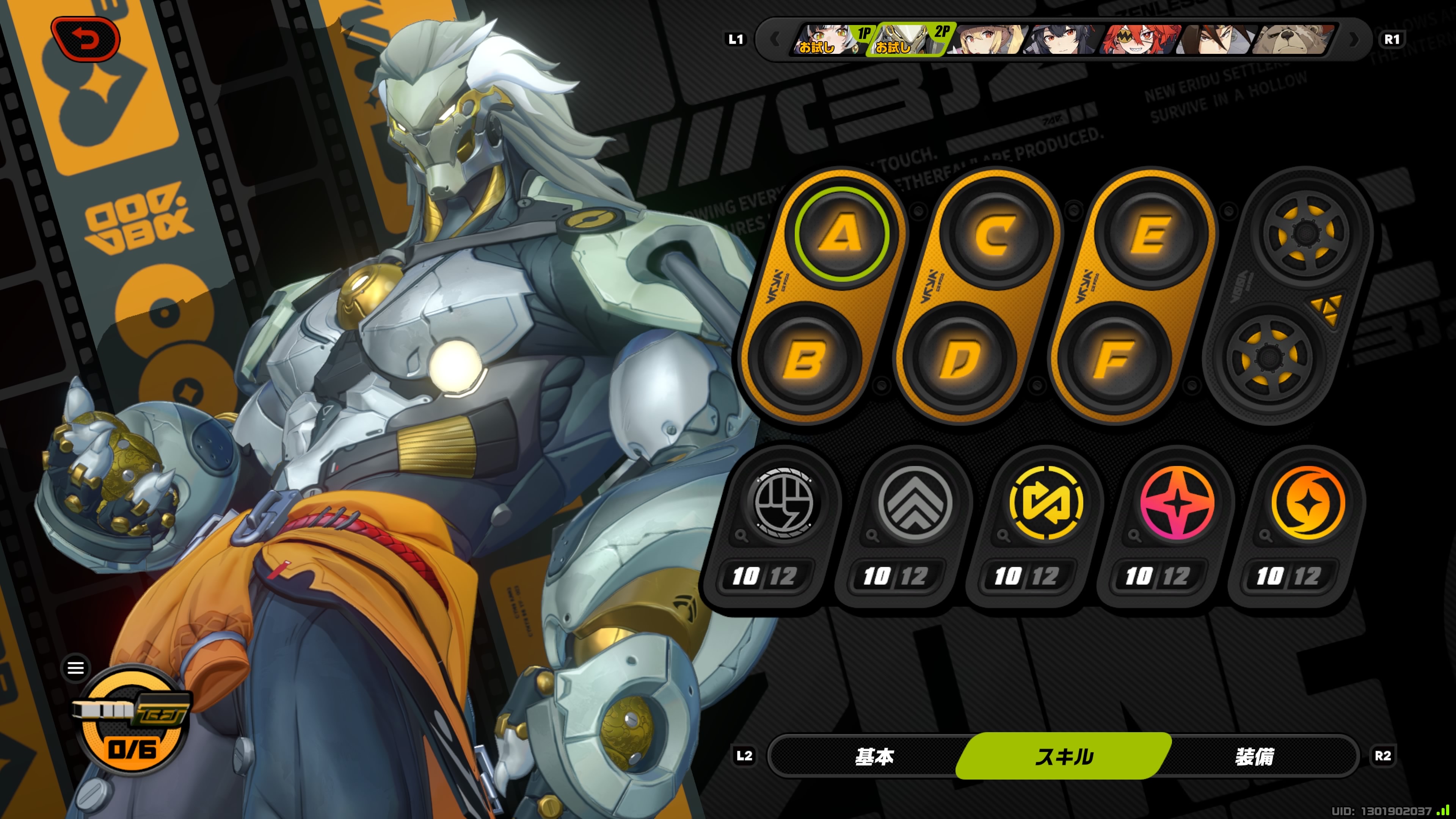Switch to the 基本 tab
Image resolution: width=1456 pixels, height=819 pixels.
[x=874, y=756]
